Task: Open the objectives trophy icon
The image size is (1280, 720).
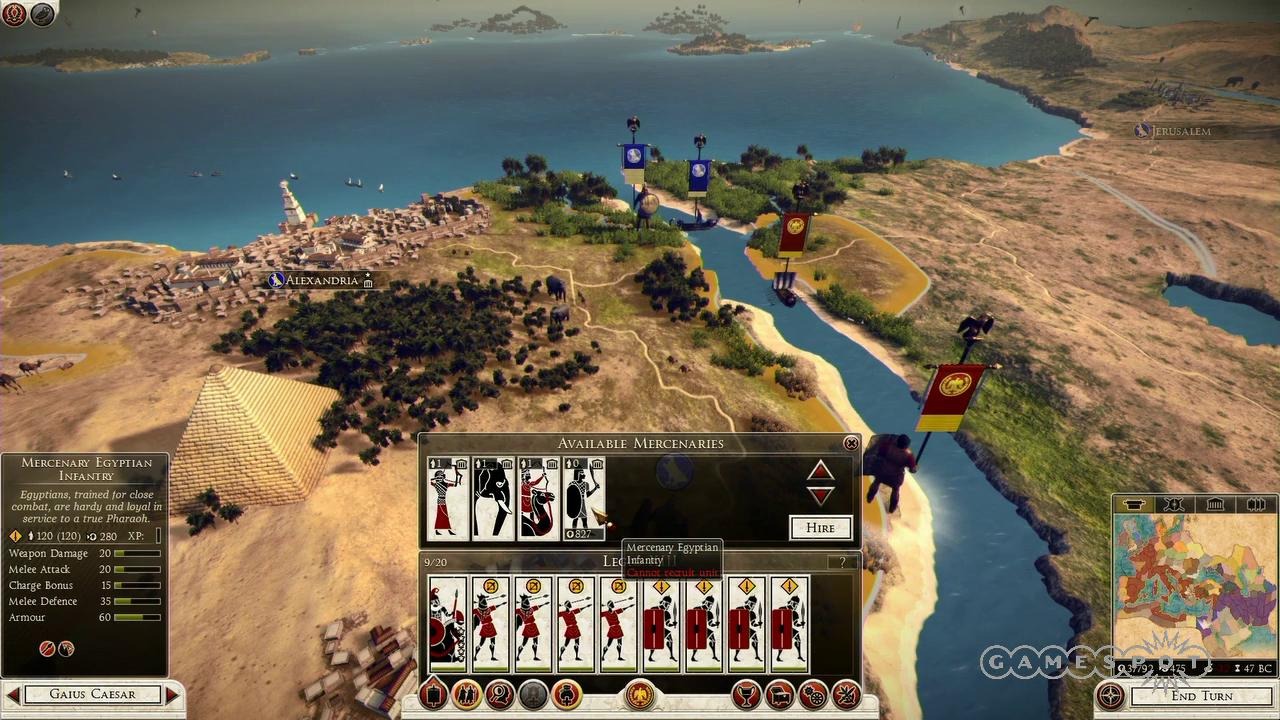Action: (x=745, y=694)
